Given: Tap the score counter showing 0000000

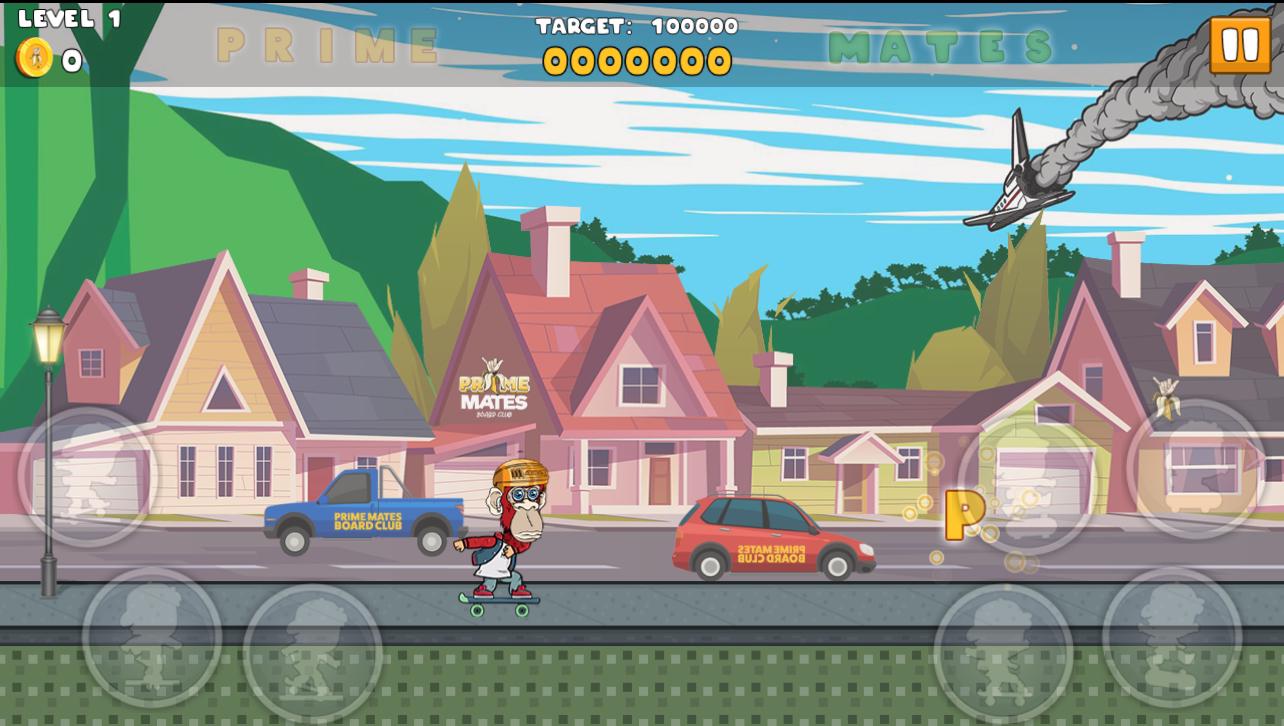Looking at the screenshot, I should 640,62.
